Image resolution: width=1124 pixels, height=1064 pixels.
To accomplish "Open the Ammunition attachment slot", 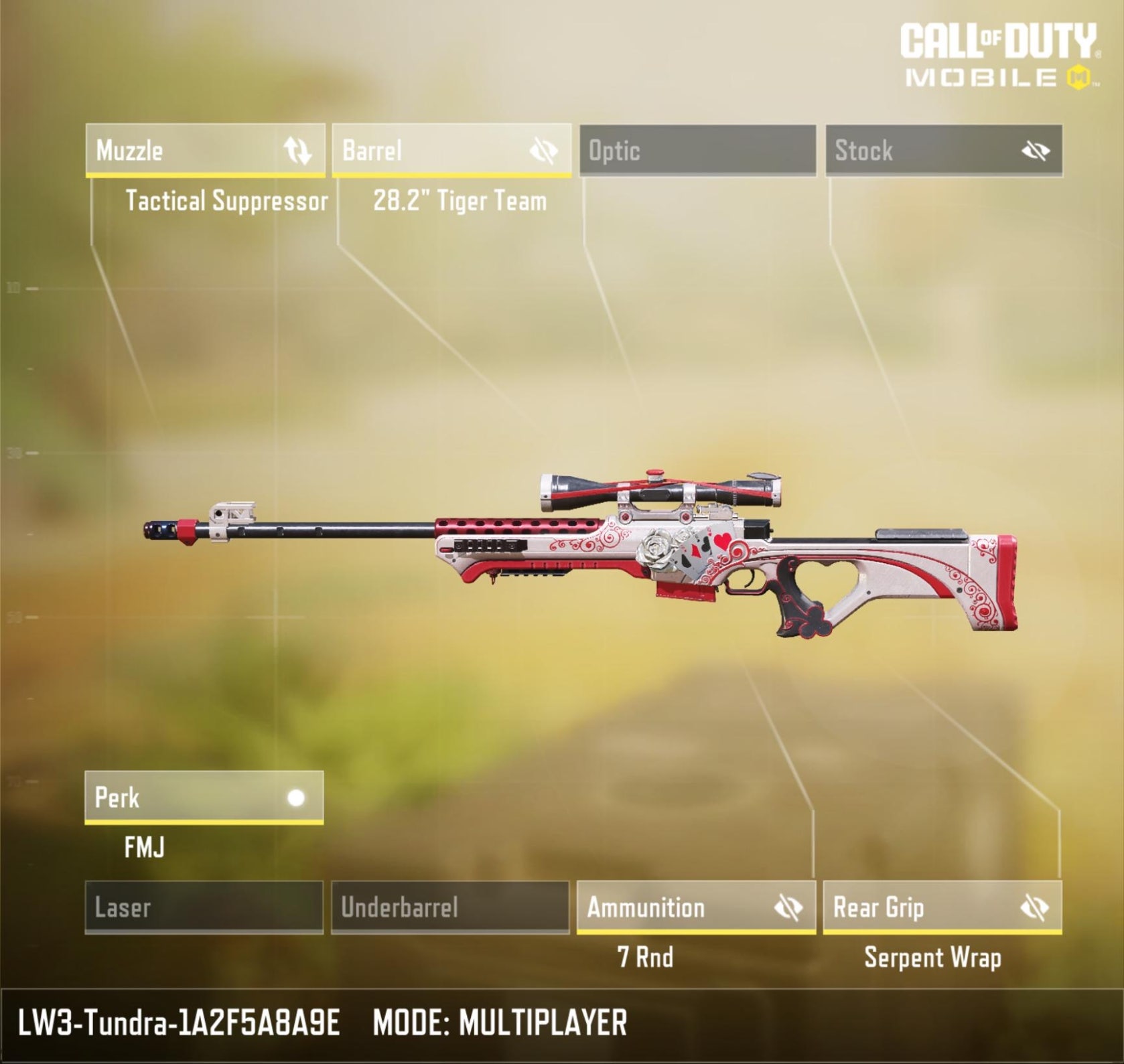I will coord(670,907).
